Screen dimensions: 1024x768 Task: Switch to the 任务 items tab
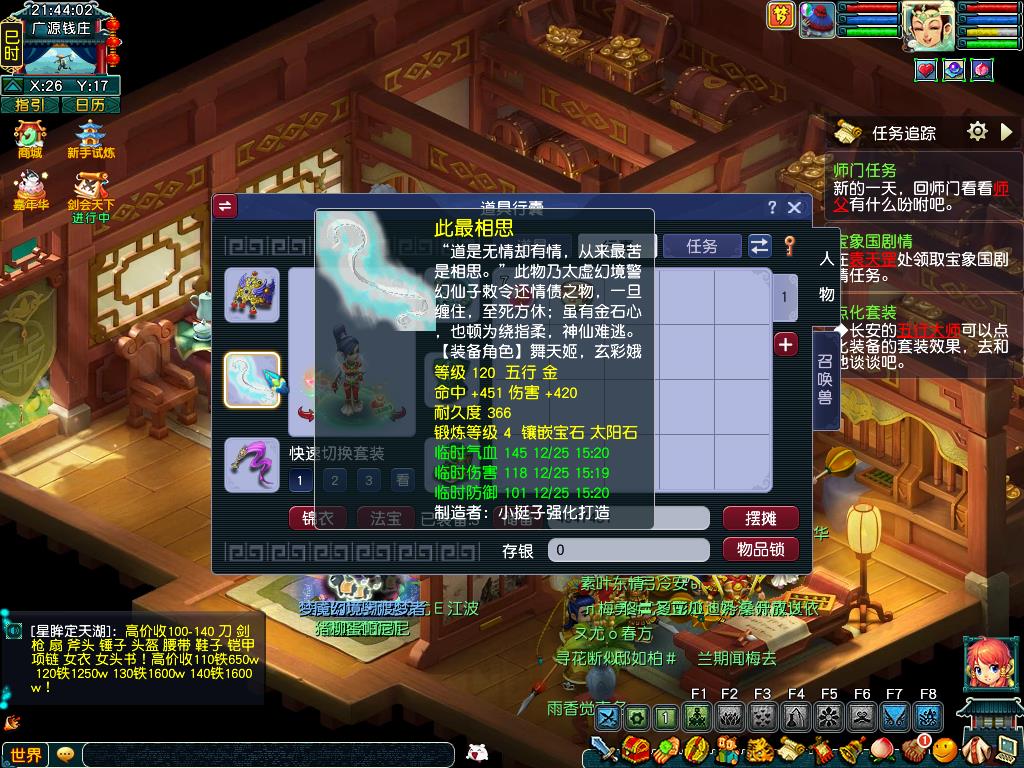pyautogui.click(x=702, y=246)
